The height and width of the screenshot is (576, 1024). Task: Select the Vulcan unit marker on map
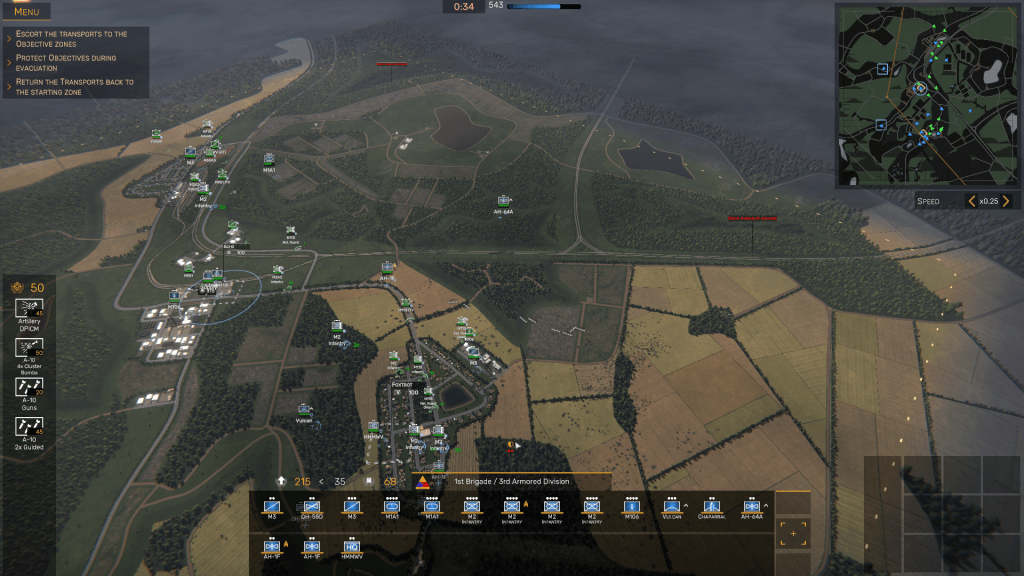point(304,410)
